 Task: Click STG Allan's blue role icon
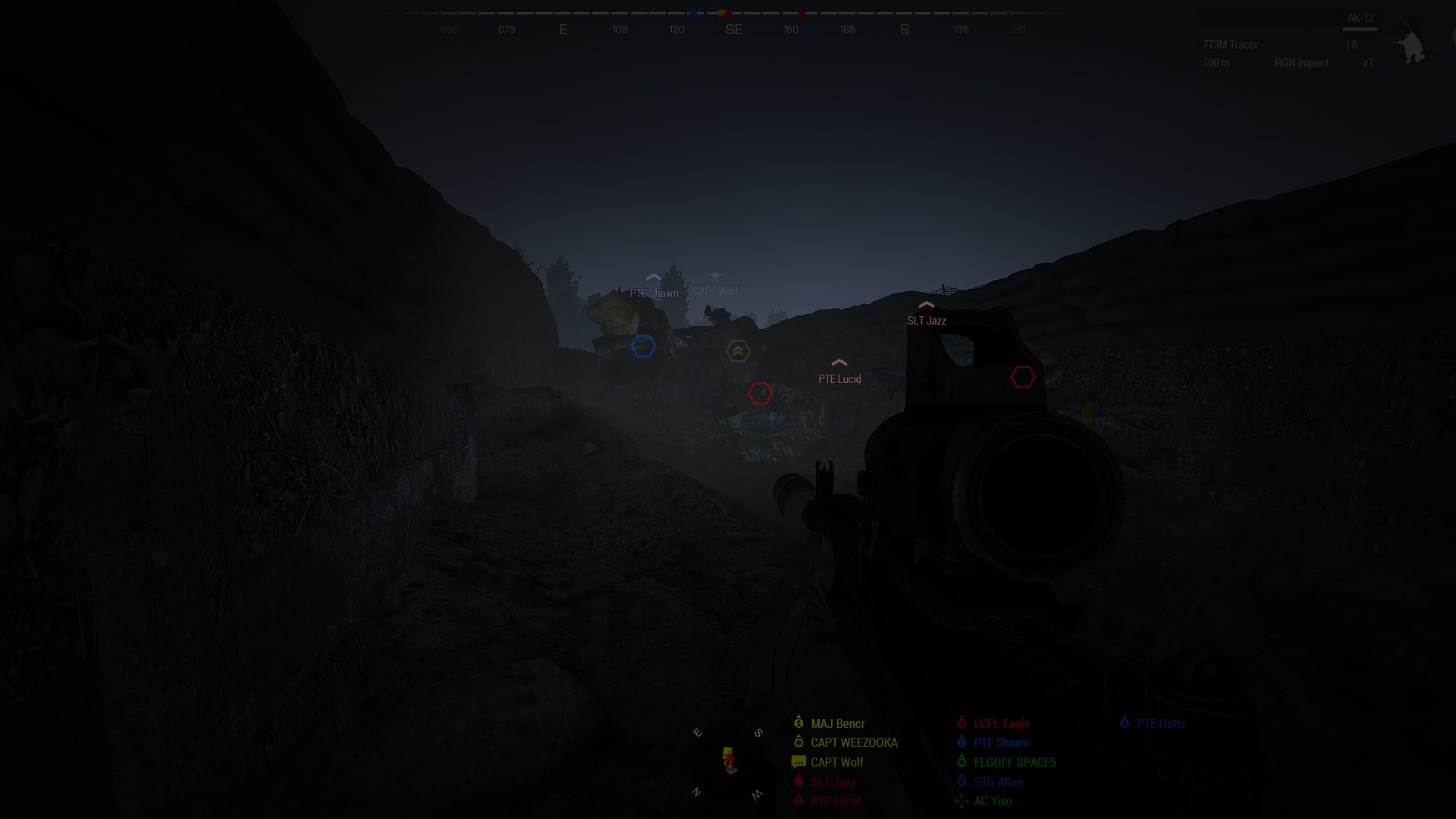click(x=962, y=782)
